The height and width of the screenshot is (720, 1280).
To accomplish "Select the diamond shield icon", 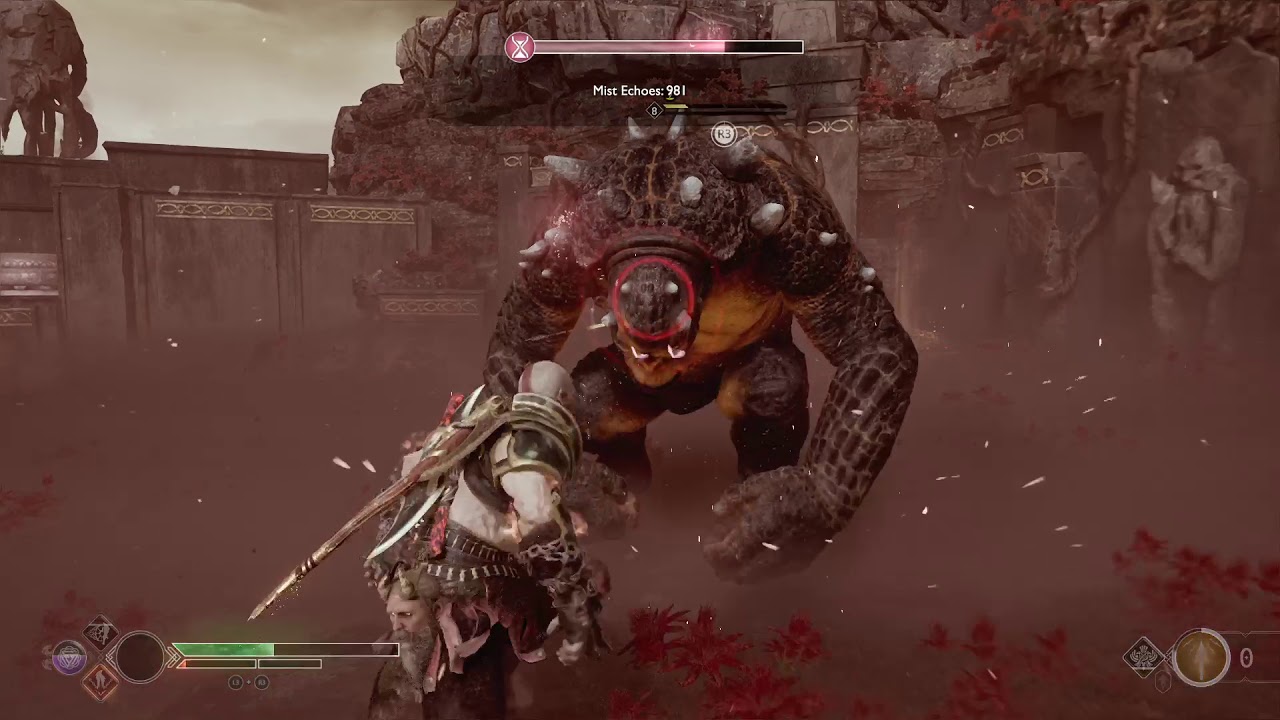I will click(1143, 657).
